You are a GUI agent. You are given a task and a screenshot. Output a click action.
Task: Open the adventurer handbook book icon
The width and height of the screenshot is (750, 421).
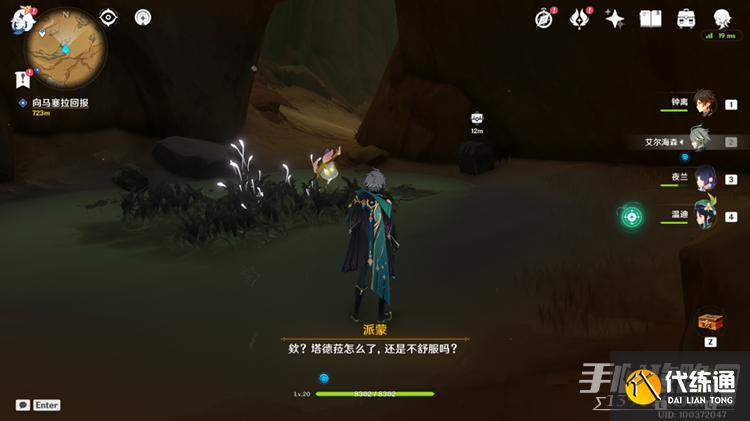click(x=651, y=19)
